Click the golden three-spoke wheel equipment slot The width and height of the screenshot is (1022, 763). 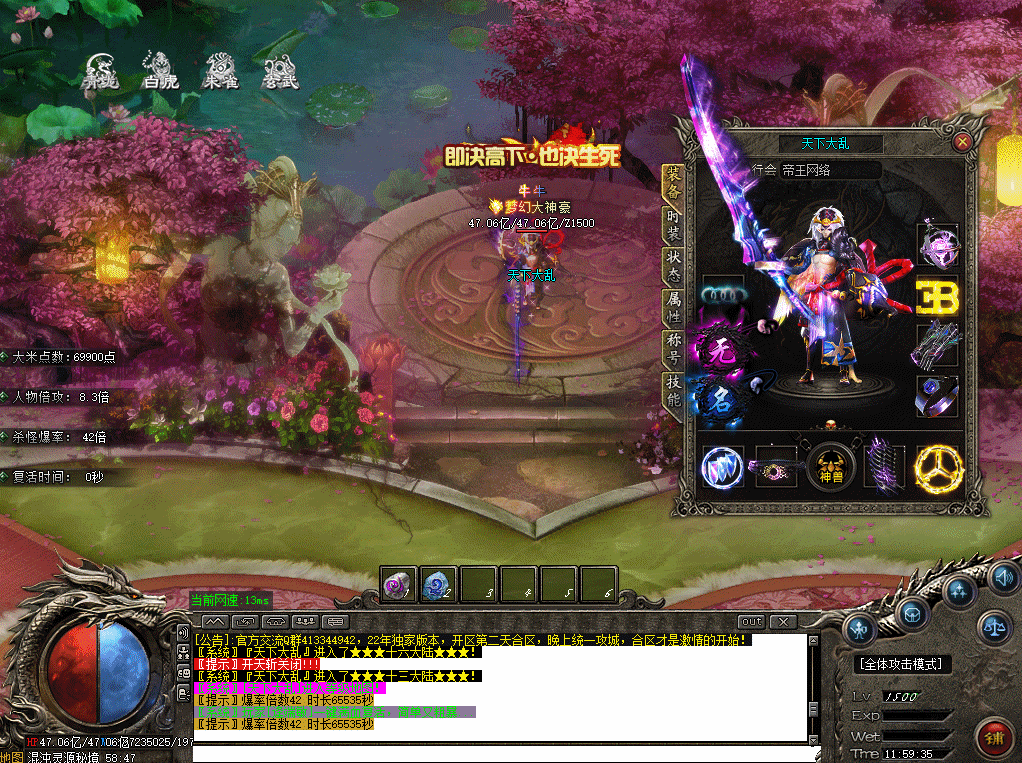tap(938, 468)
